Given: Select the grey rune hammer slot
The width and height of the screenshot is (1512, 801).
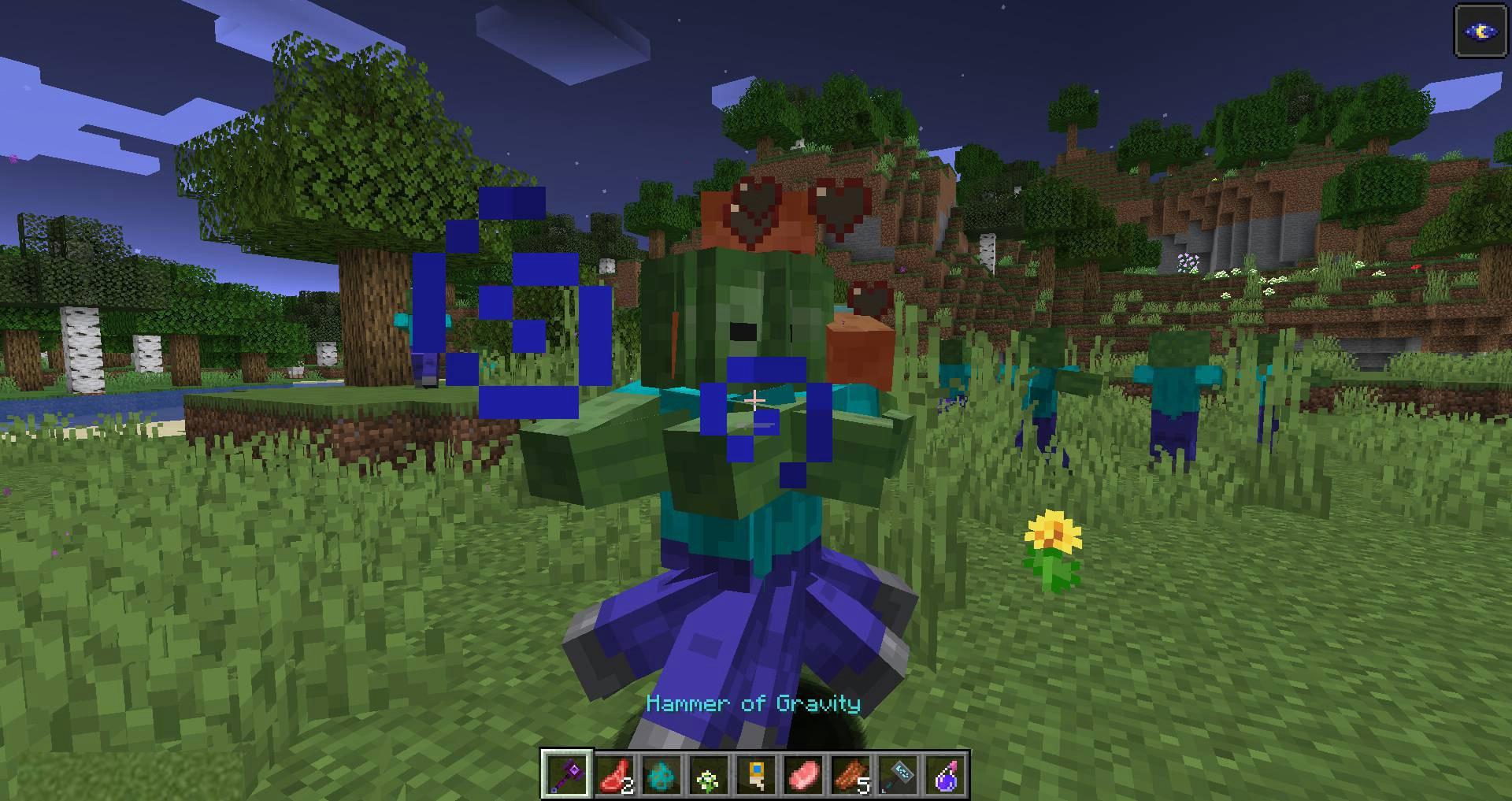Looking at the screenshot, I should click(x=898, y=774).
